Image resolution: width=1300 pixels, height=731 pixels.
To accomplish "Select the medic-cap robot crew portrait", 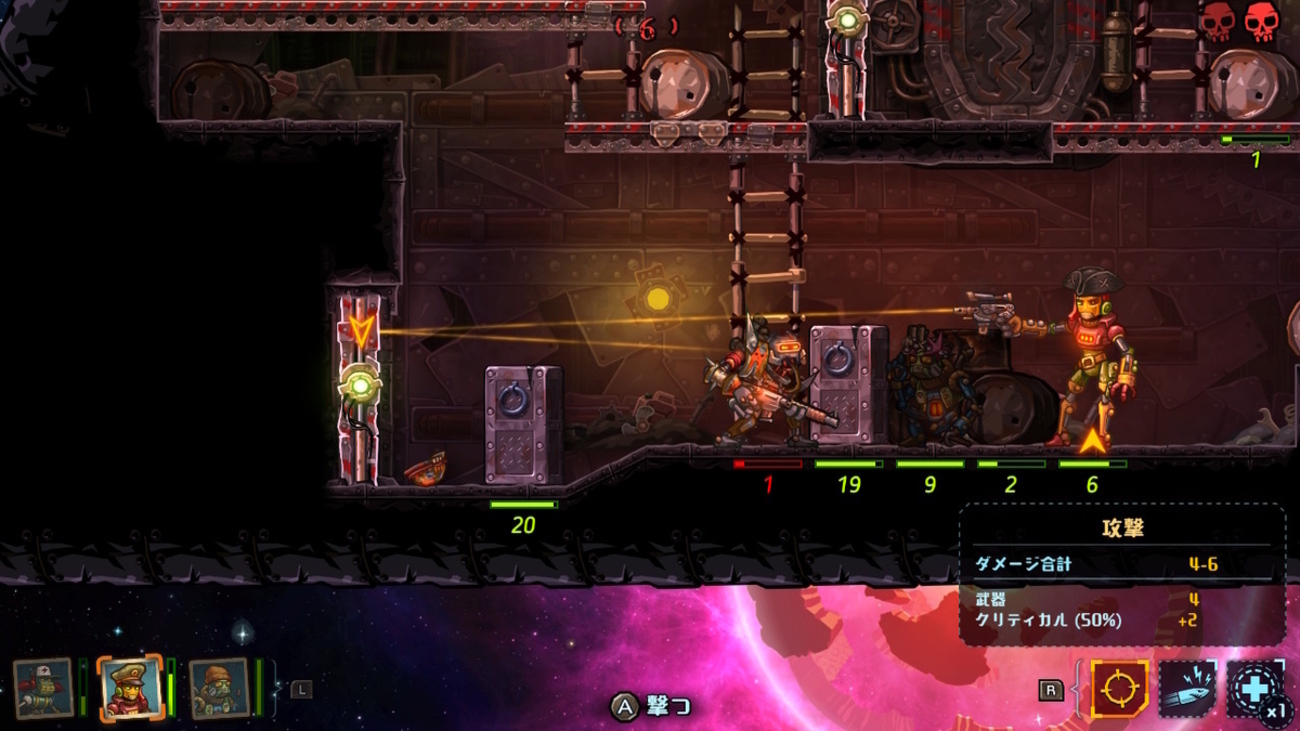I will 43,688.
